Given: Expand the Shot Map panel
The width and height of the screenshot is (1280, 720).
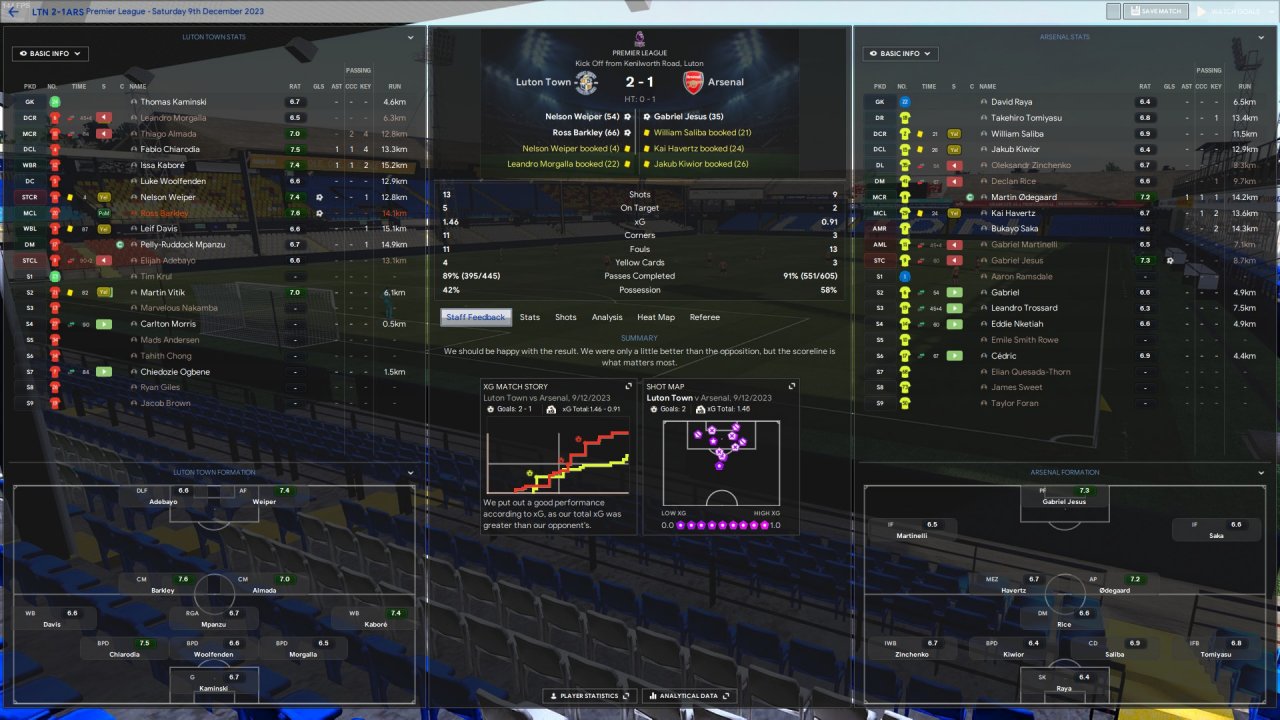Looking at the screenshot, I should (x=792, y=386).
